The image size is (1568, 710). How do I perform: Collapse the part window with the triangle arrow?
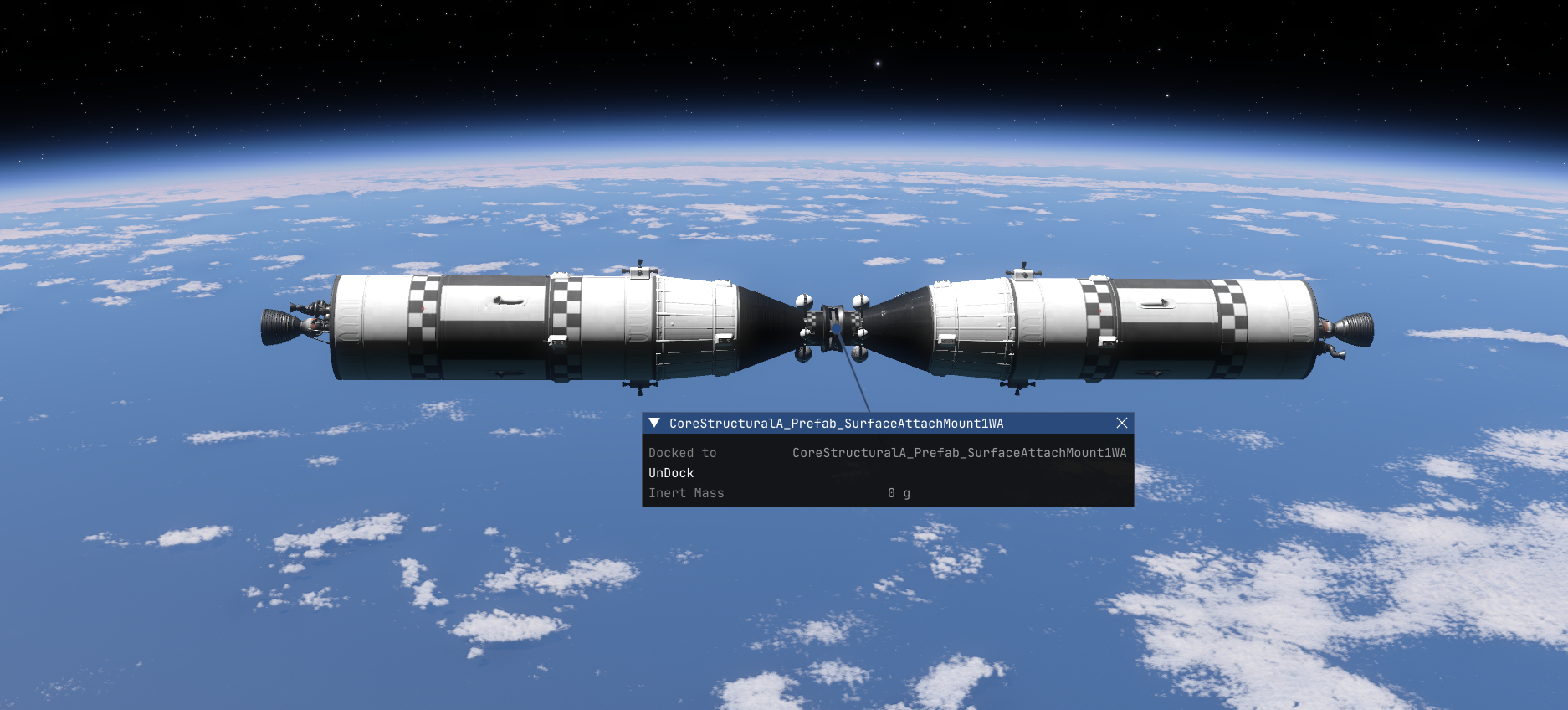point(654,423)
